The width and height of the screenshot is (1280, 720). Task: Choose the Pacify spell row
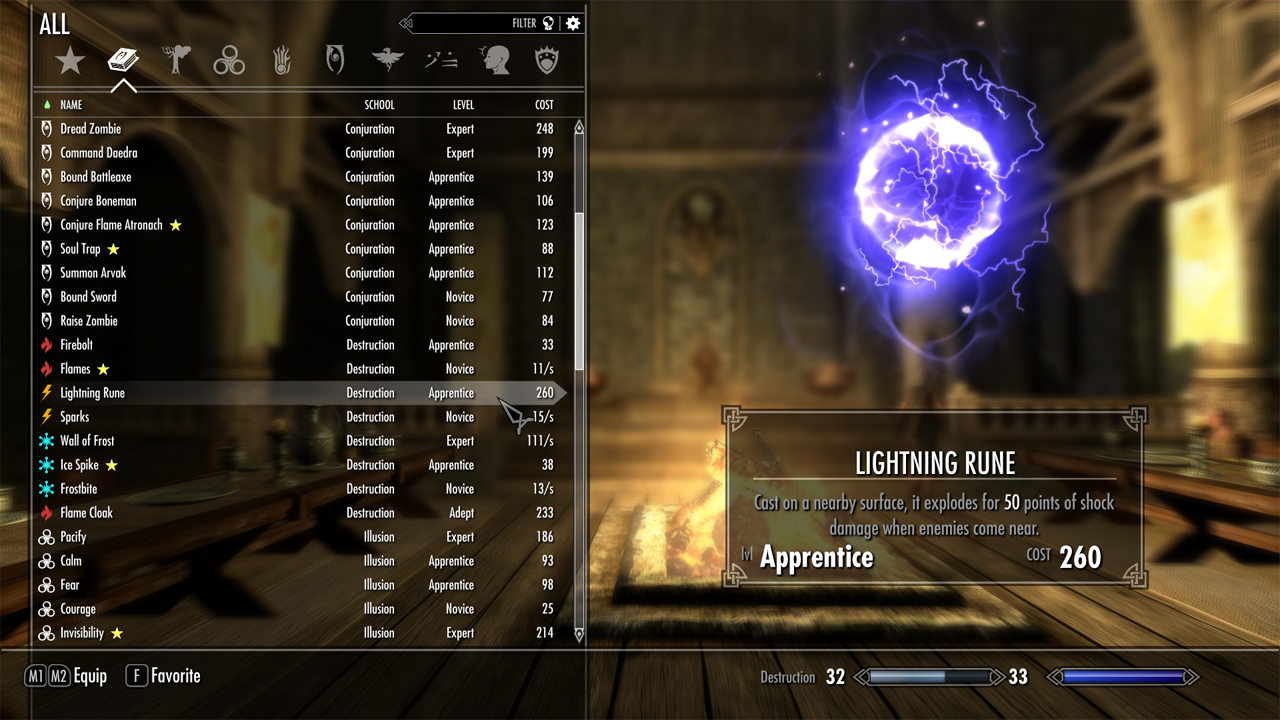point(73,537)
